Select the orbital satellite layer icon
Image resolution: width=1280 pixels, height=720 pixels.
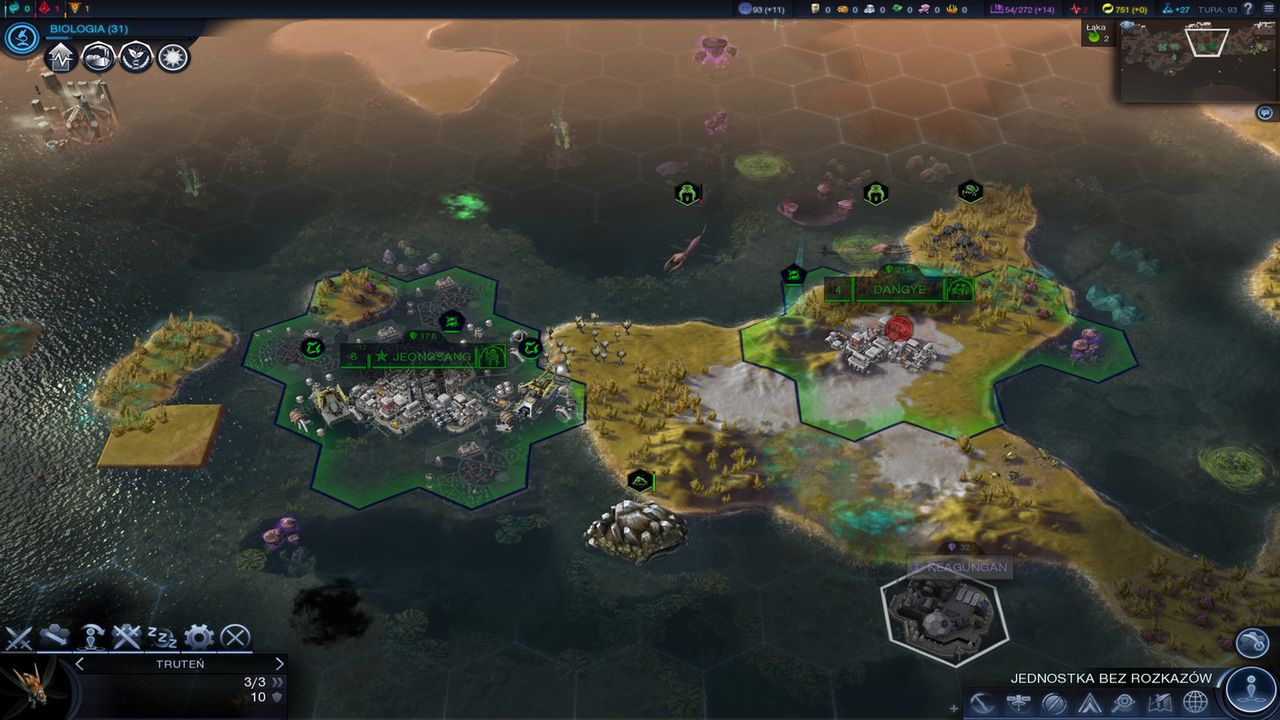click(1018, 700)
